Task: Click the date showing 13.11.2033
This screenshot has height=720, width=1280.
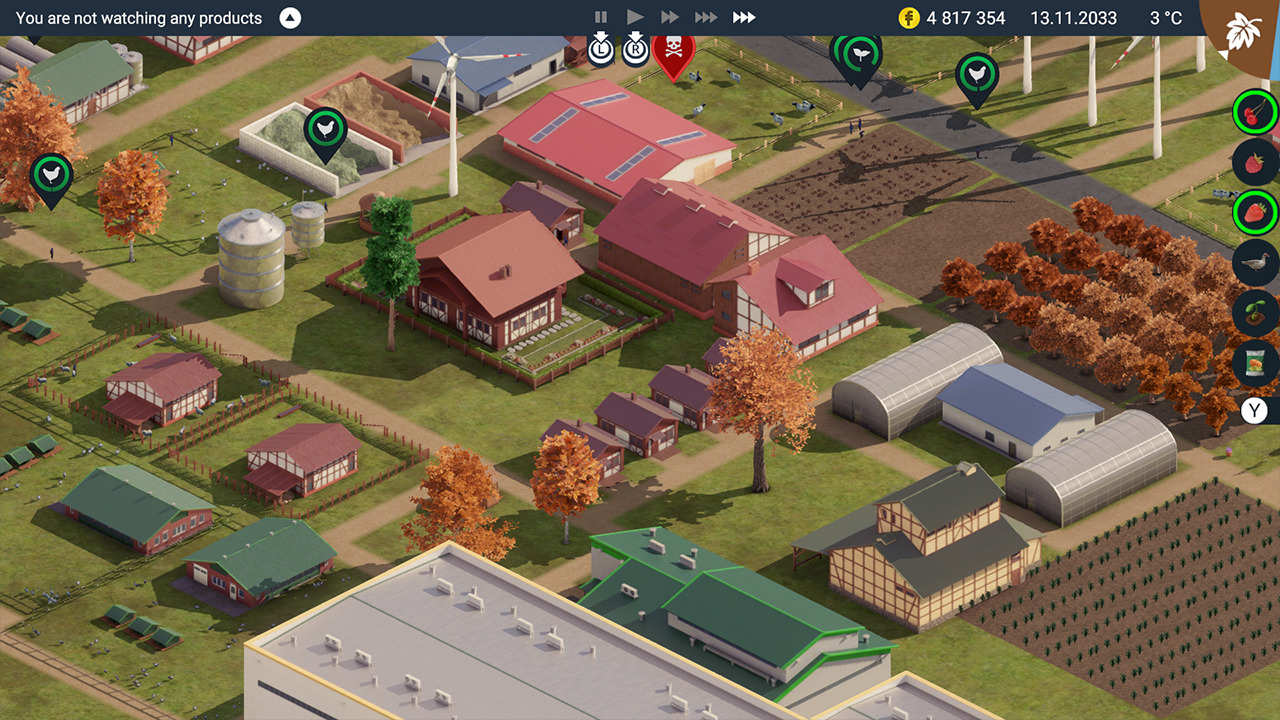Action: click(1072, 17)
